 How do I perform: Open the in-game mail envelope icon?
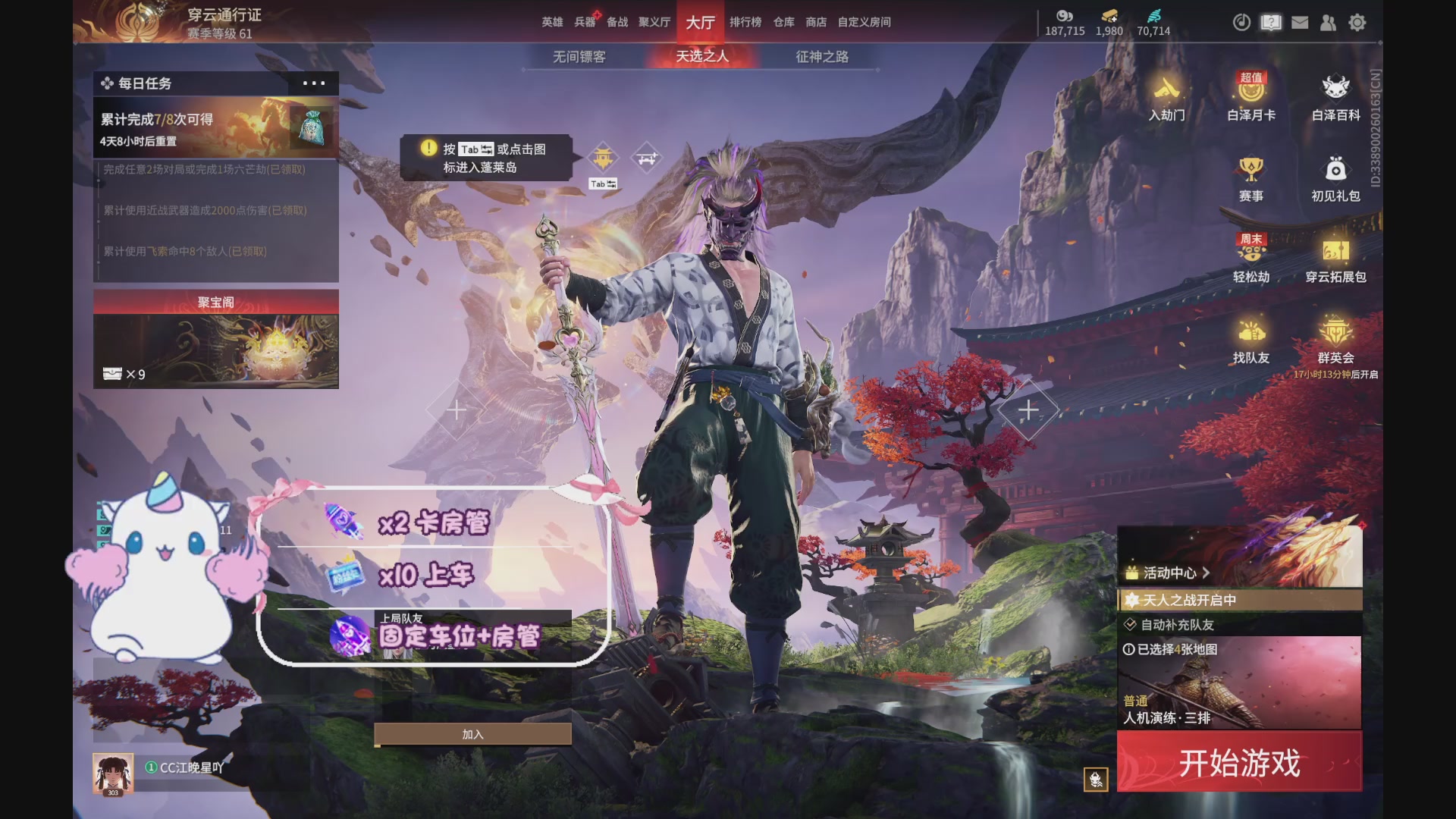pyautogui.click(x=1300, y=23)
